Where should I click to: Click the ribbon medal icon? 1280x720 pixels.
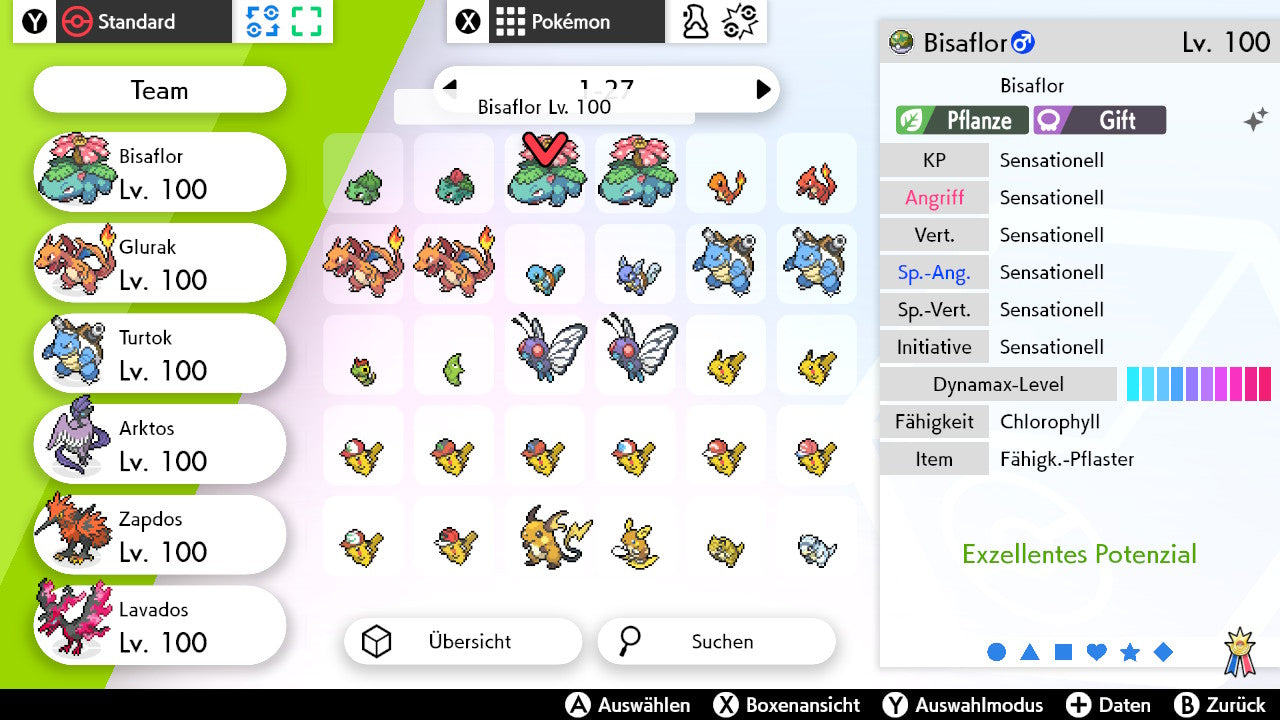1240,651
